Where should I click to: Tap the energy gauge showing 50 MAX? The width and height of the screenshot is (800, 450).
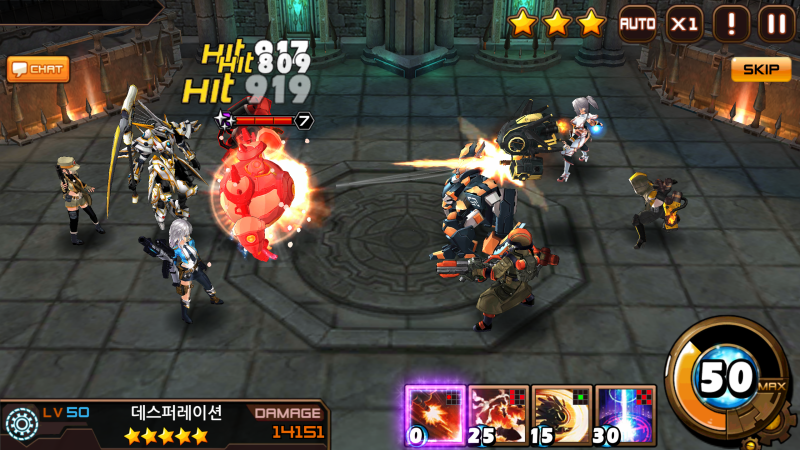click(727, 380)
